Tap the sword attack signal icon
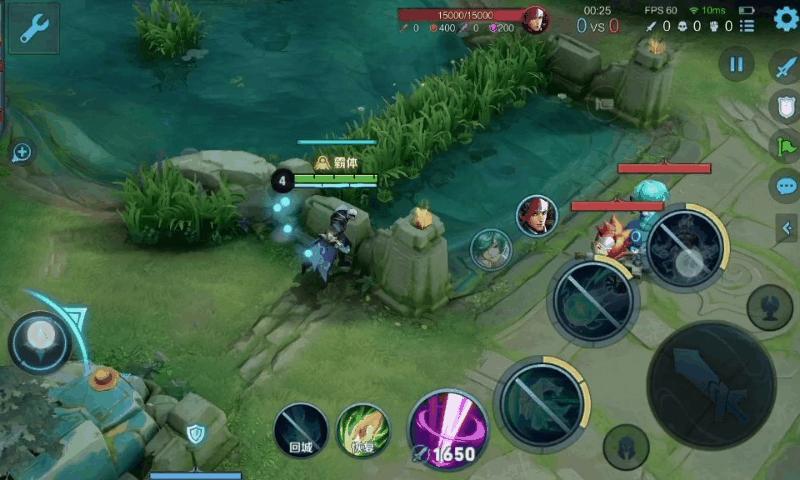 [785, 66]
